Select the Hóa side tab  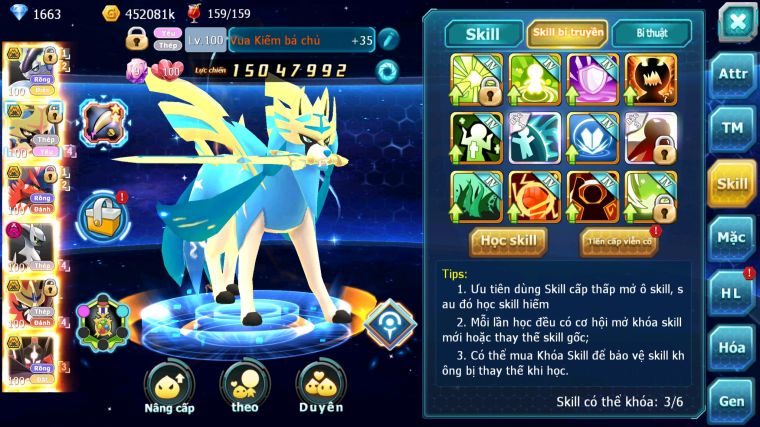click(732, 348)
